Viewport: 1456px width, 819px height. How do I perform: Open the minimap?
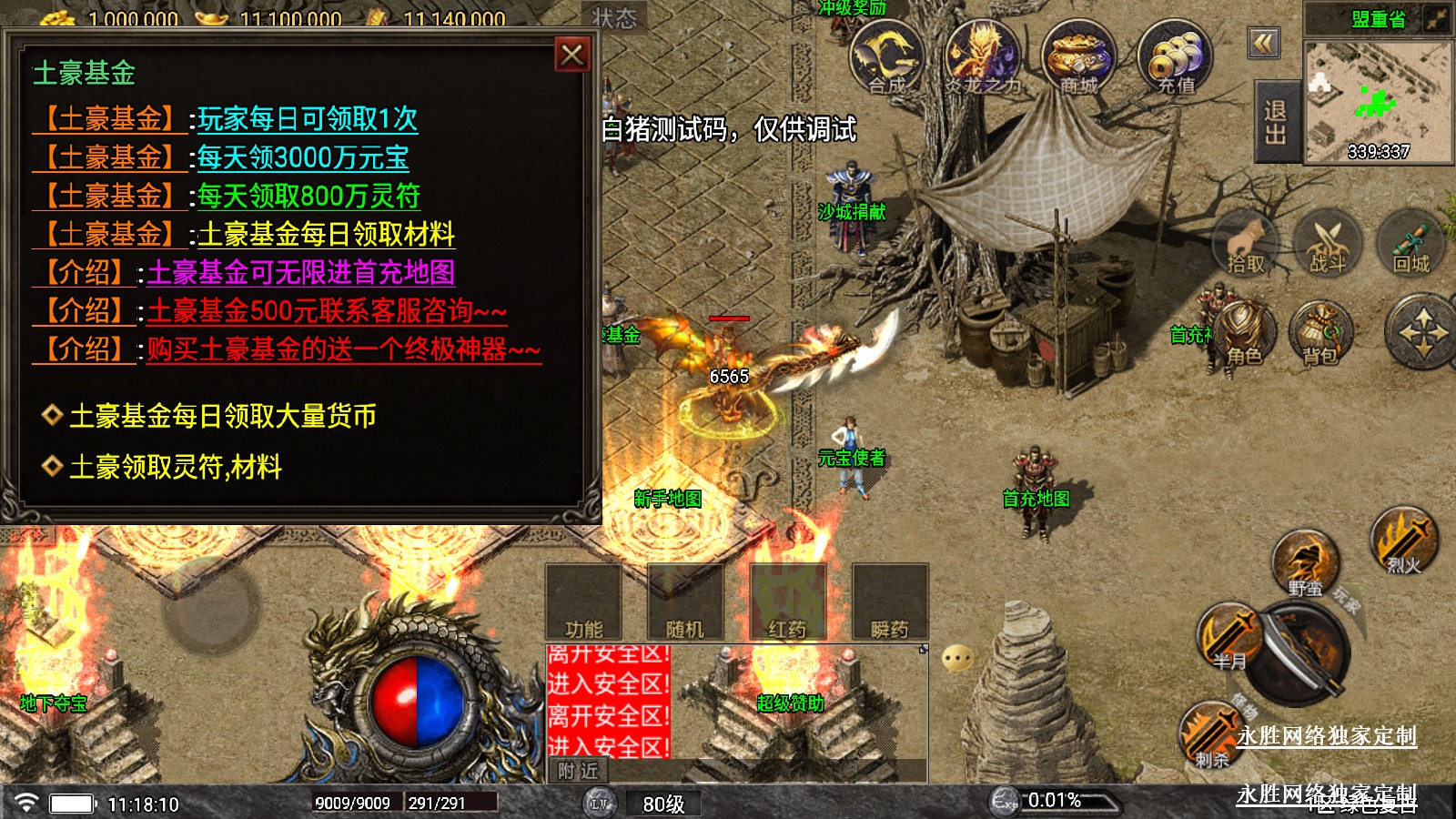tap(1378, 102)
